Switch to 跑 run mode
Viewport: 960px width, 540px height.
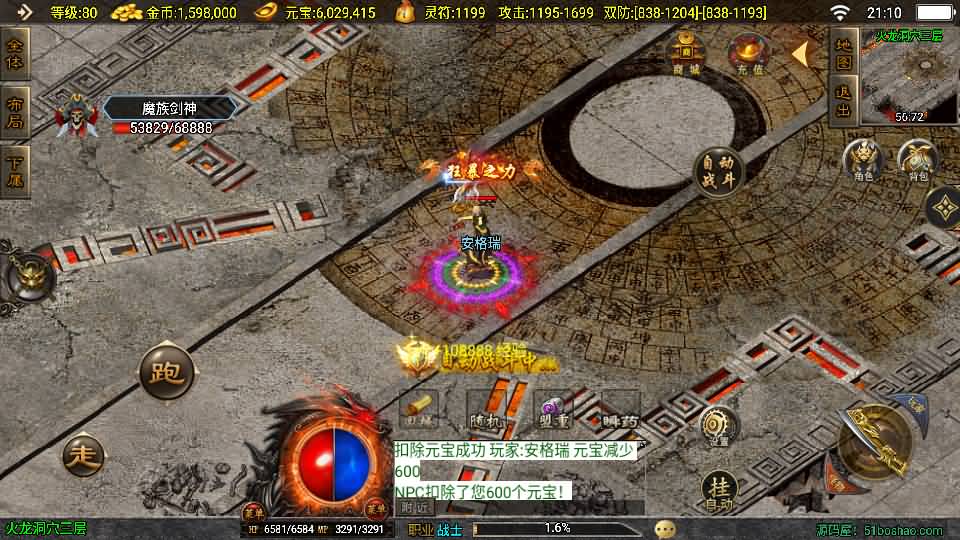pos(165,372)
